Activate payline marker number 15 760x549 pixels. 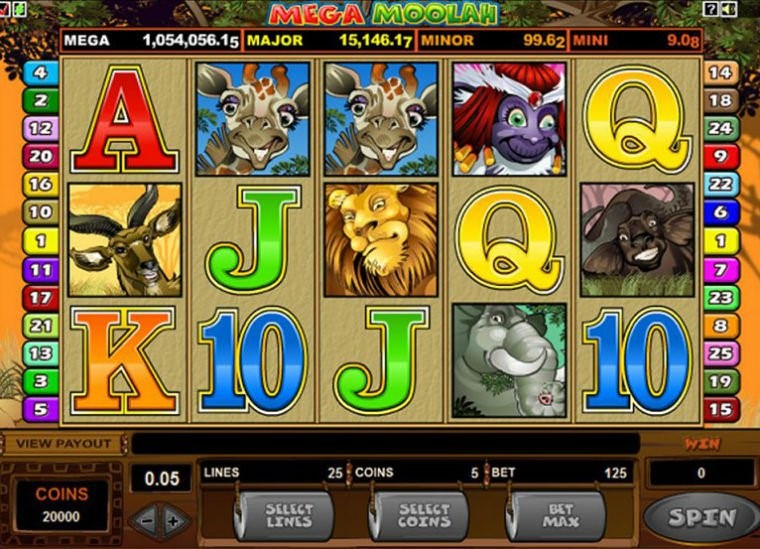tap(720, 408)
